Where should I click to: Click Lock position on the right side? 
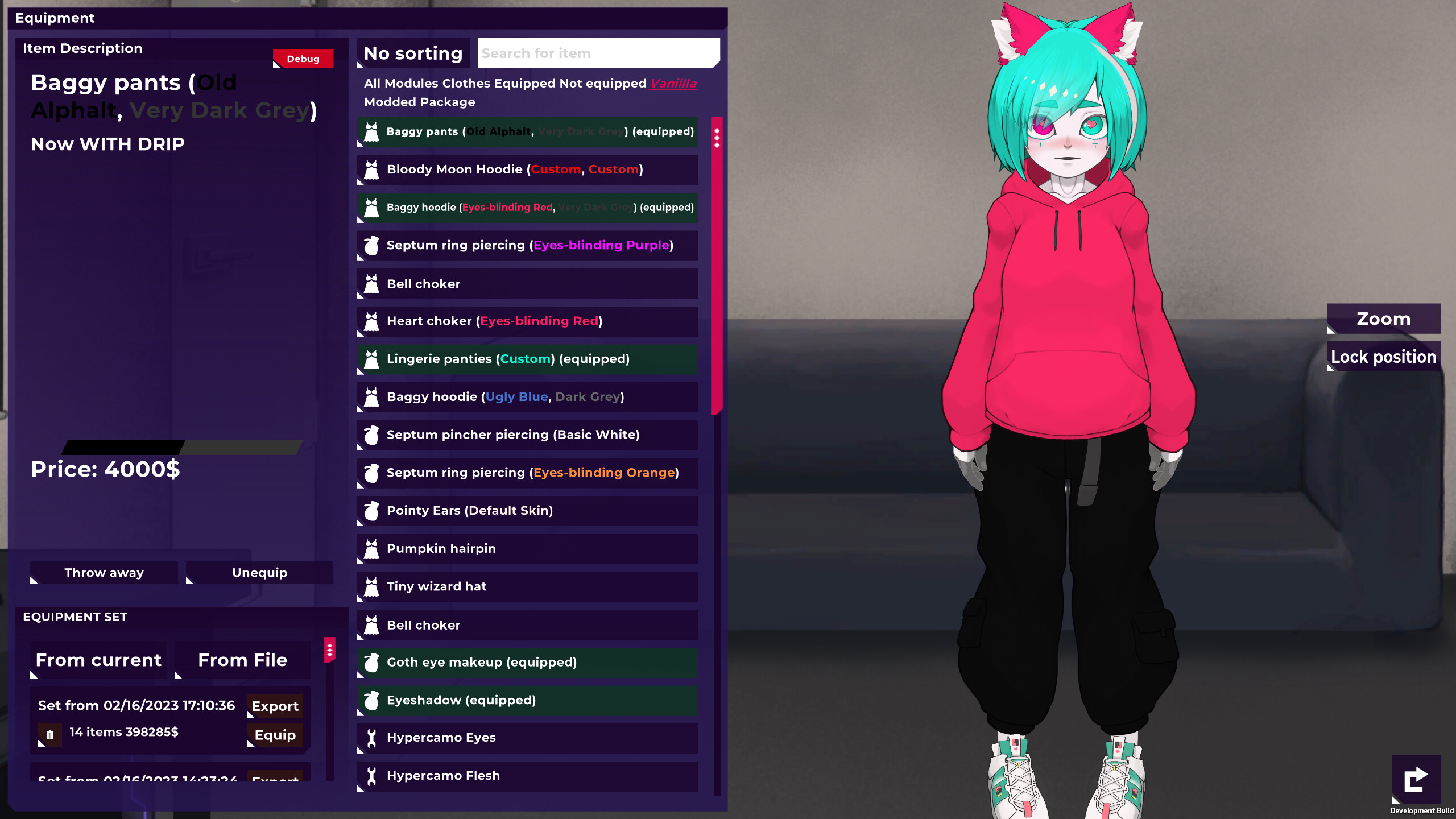1383,357
